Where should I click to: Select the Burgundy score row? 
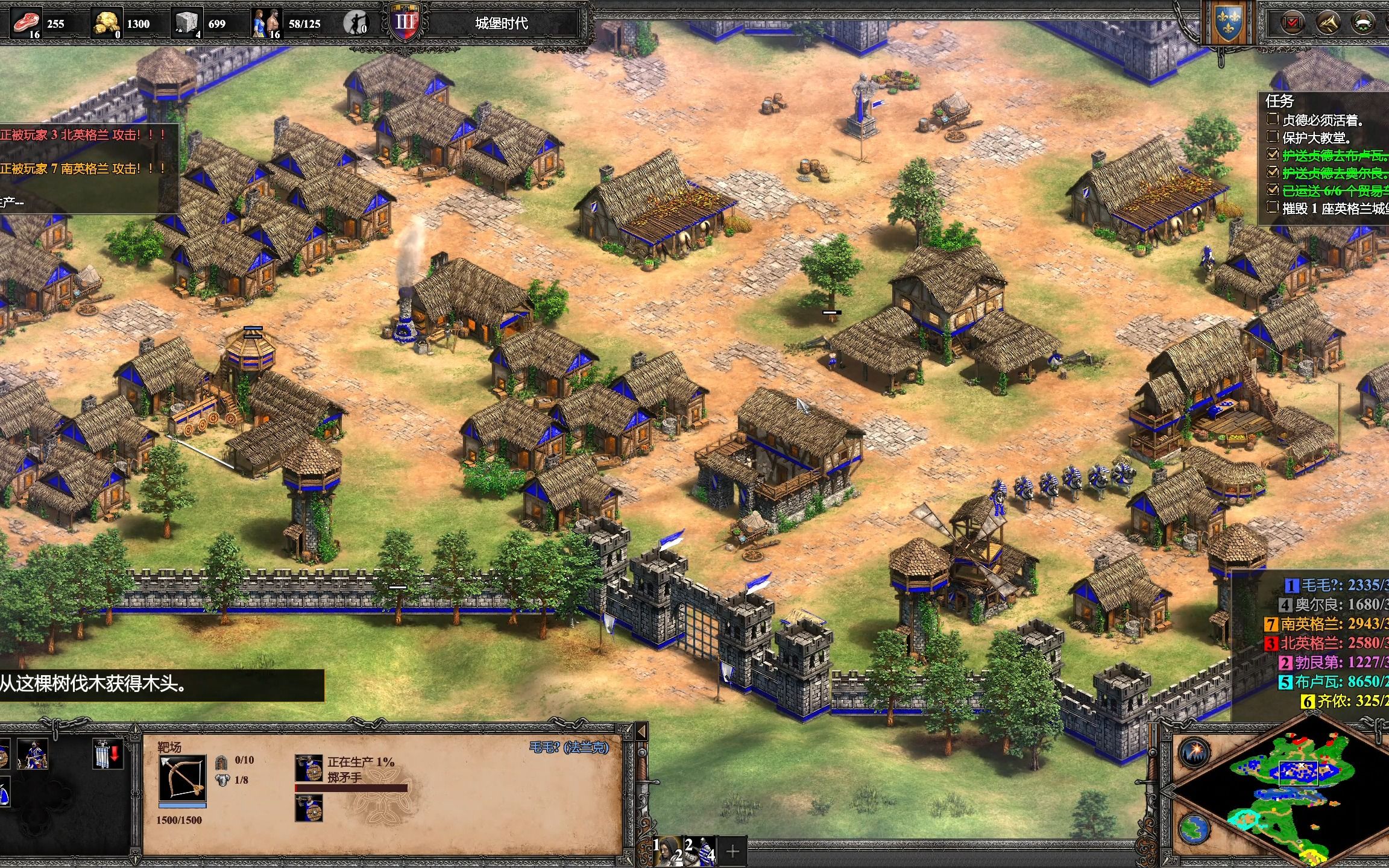[1332, 662]
